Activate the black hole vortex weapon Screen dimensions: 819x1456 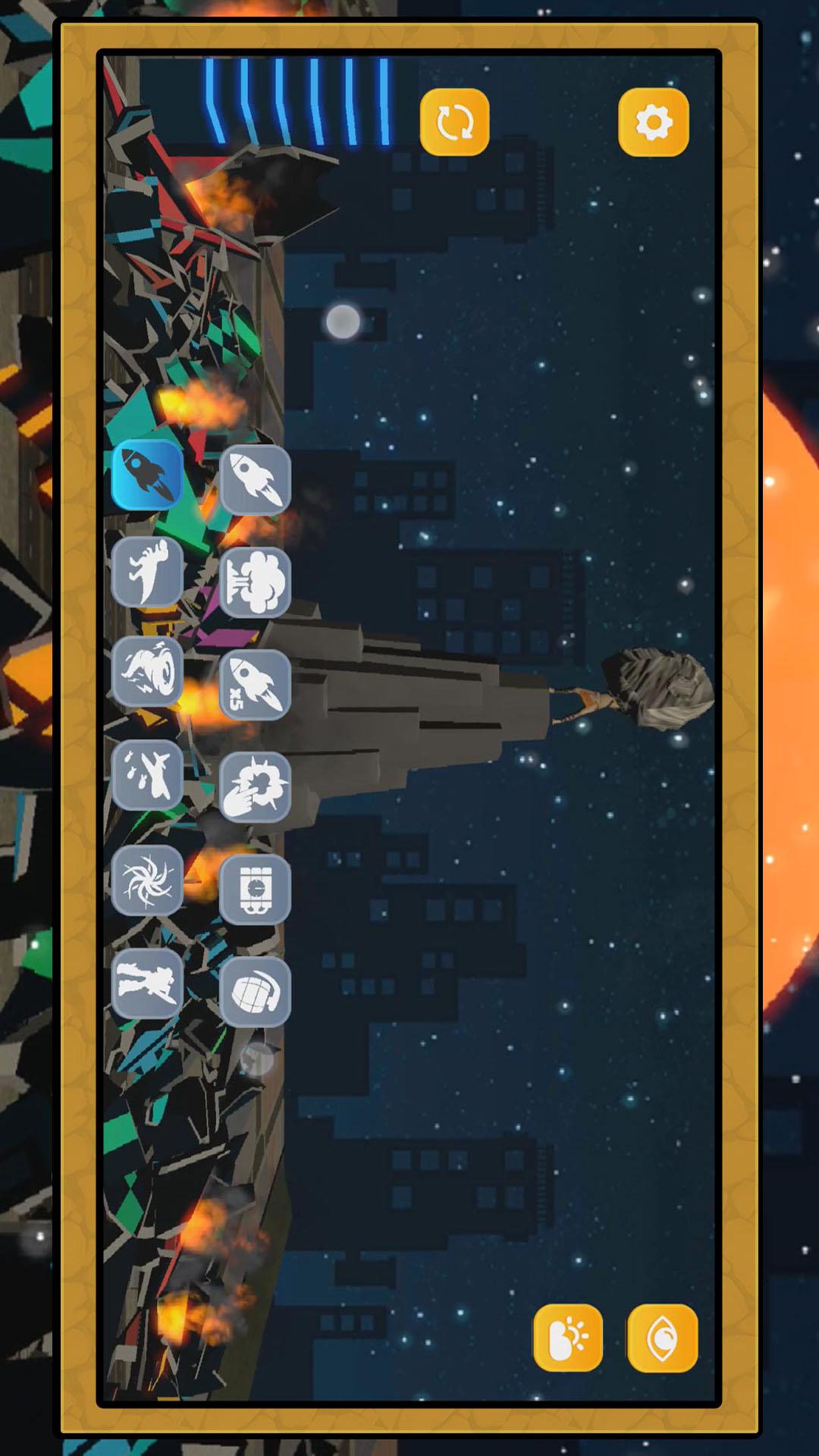(x=148, y=880)
